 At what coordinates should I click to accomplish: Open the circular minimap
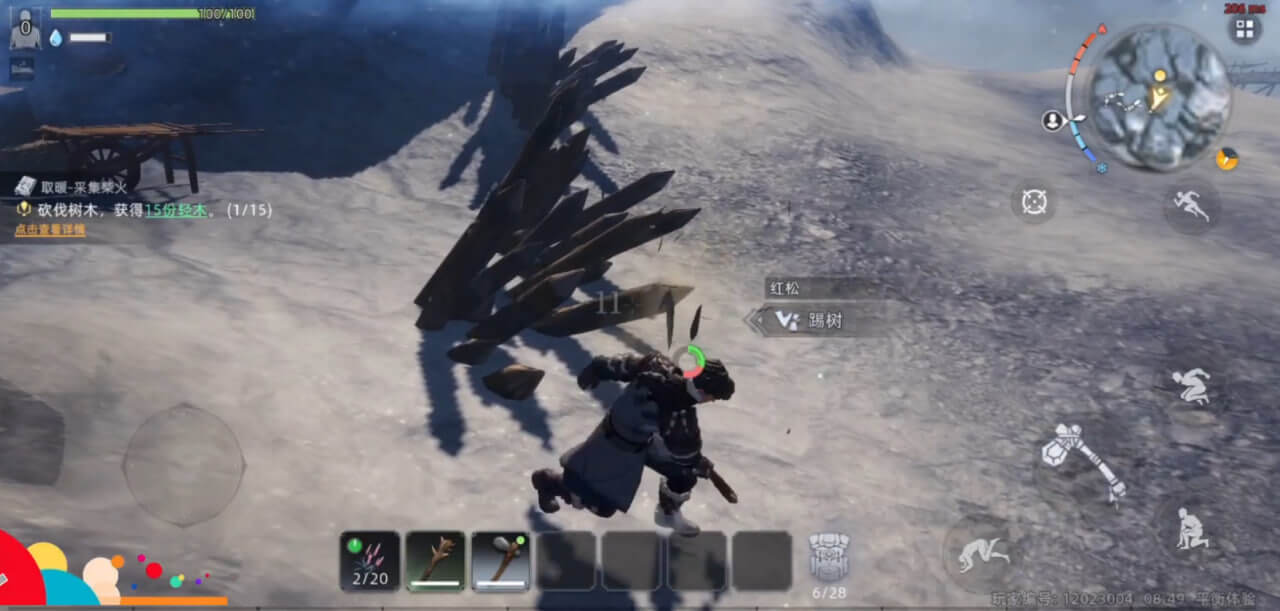1159,97
